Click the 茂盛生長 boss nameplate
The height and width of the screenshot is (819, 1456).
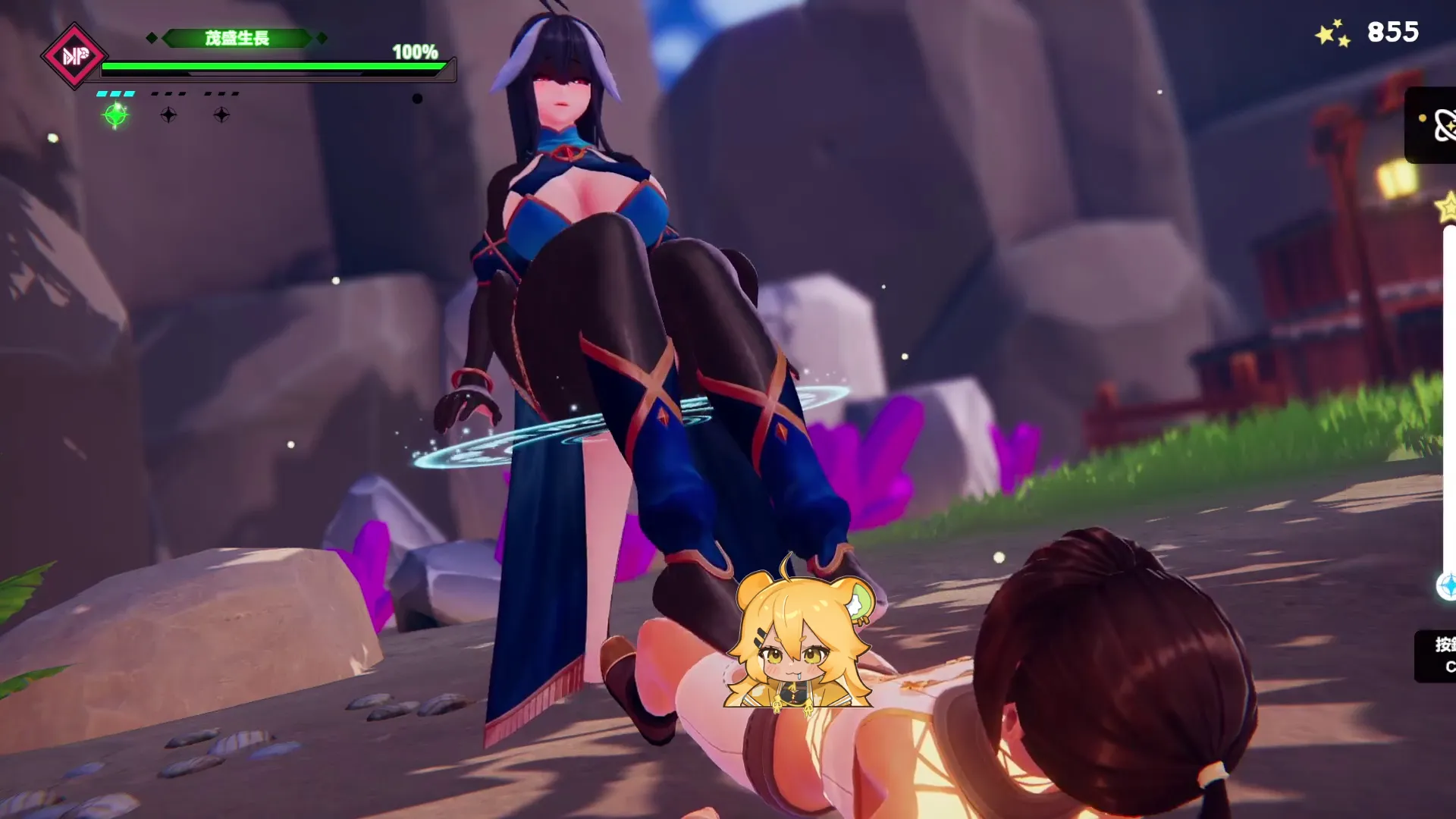239,36
